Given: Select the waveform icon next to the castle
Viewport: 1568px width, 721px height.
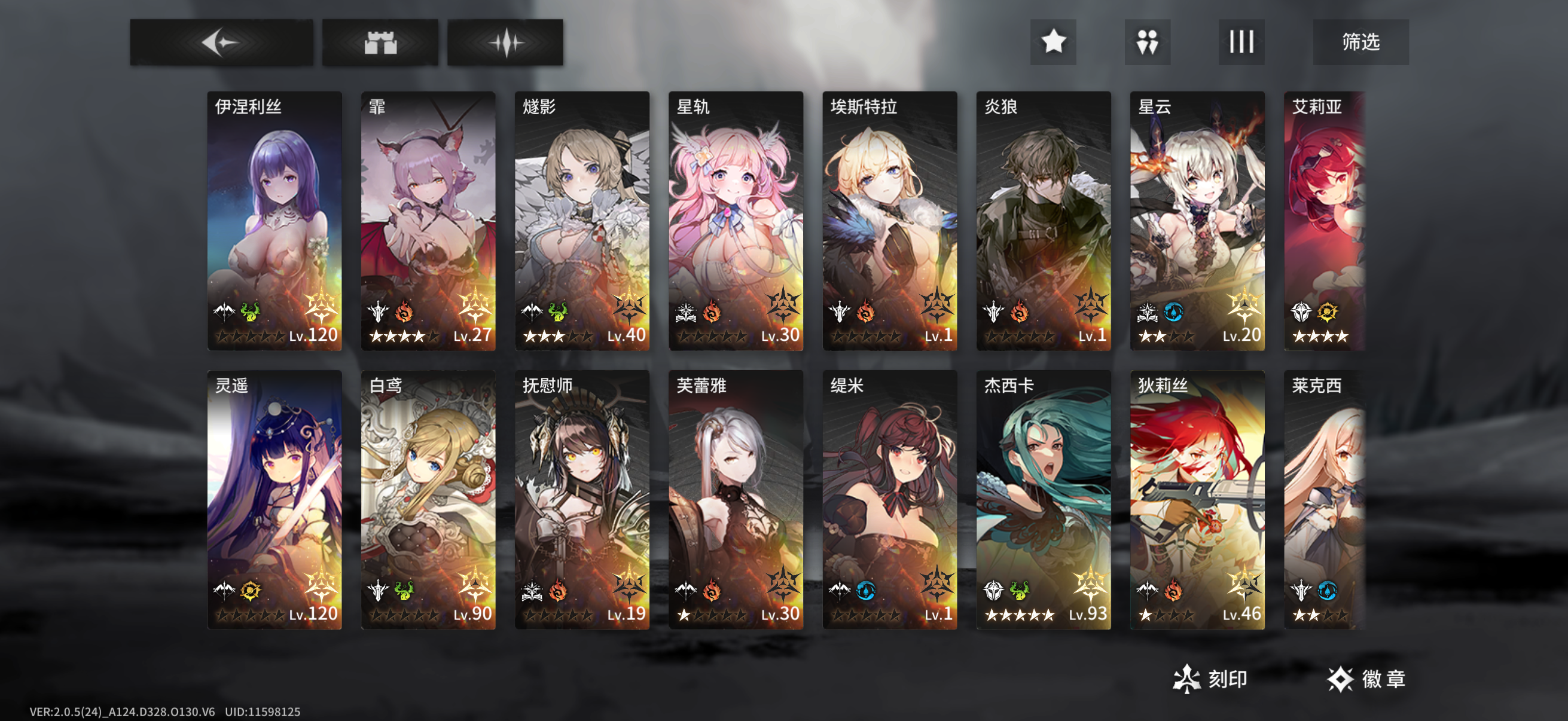Looking at the screenshot, I should pos(507,41).
